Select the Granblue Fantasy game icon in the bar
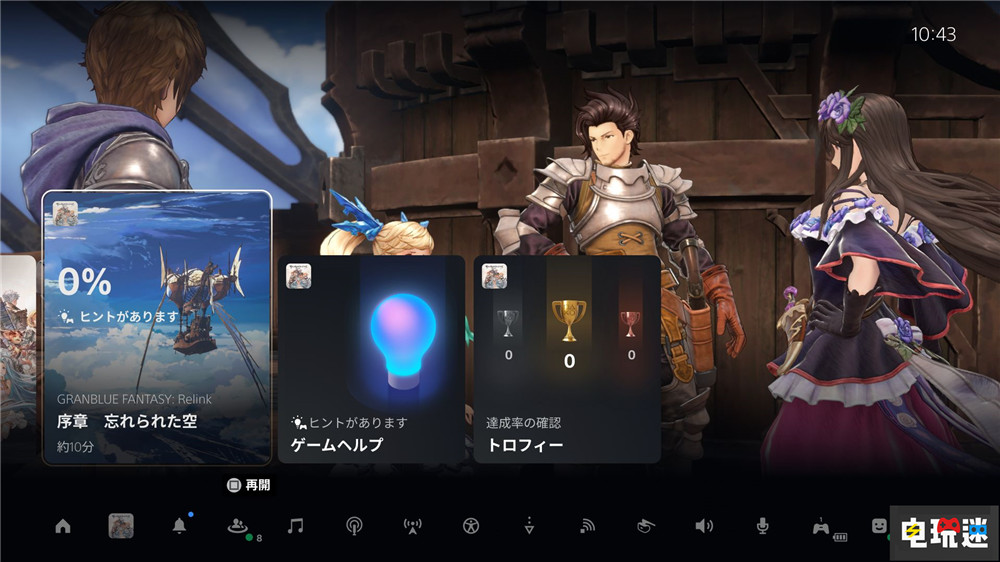 pos(121,526)
